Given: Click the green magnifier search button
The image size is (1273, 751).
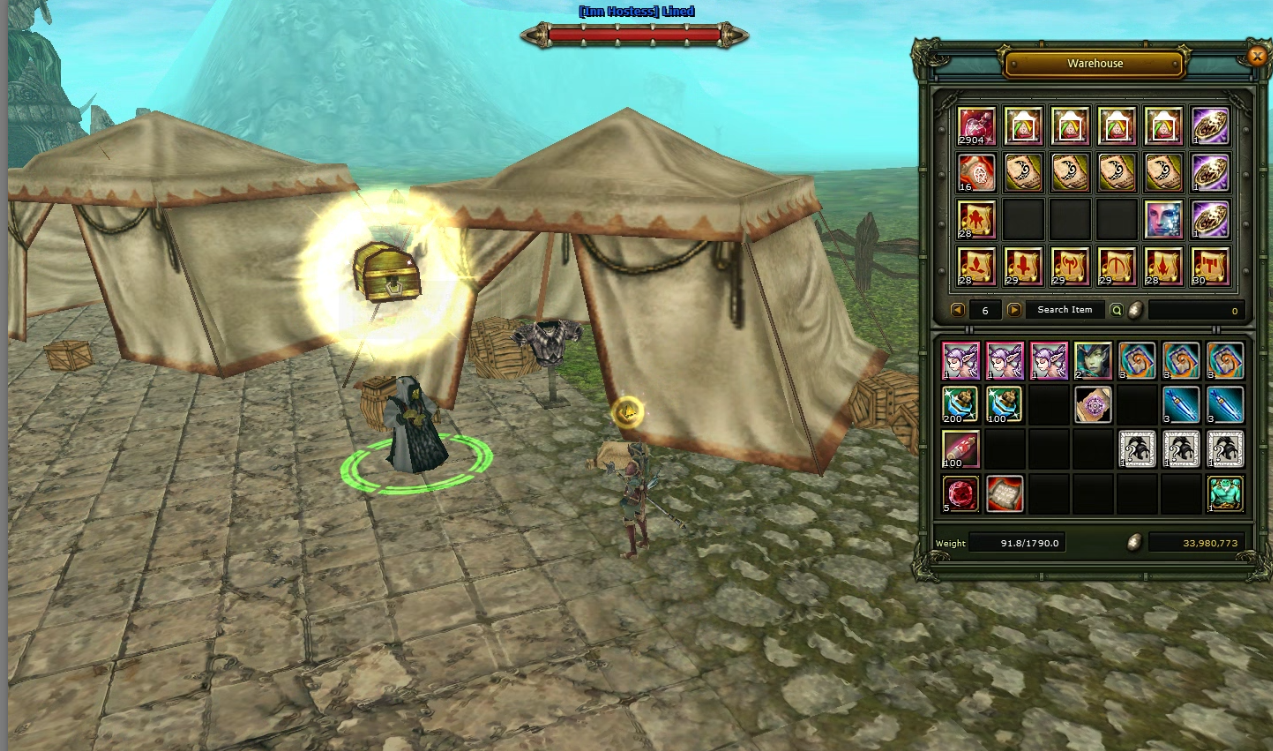Looking at the screenshot, I should click(1117, 310).
